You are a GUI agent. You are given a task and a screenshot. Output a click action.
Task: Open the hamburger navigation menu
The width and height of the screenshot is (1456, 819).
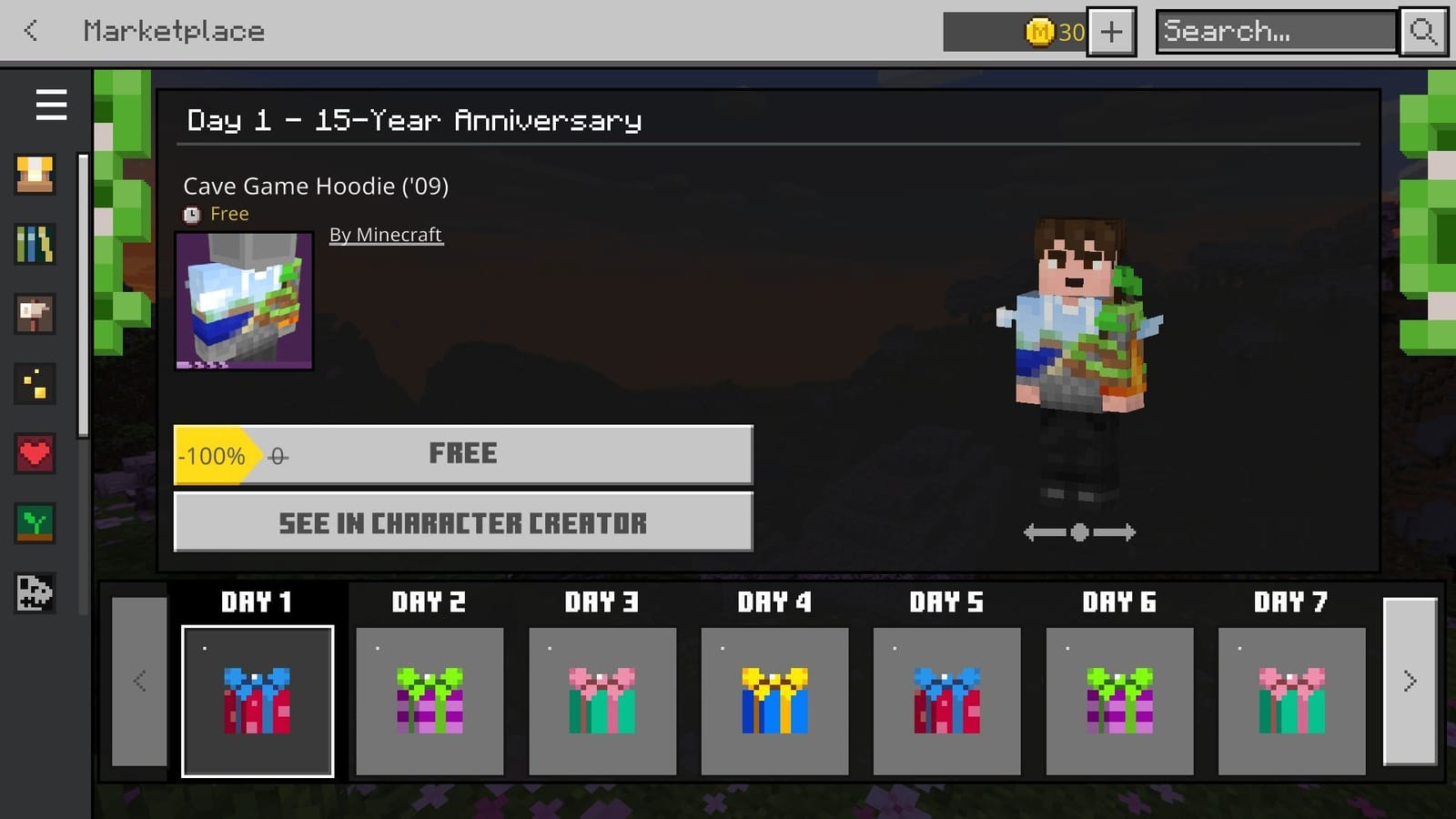50,105
